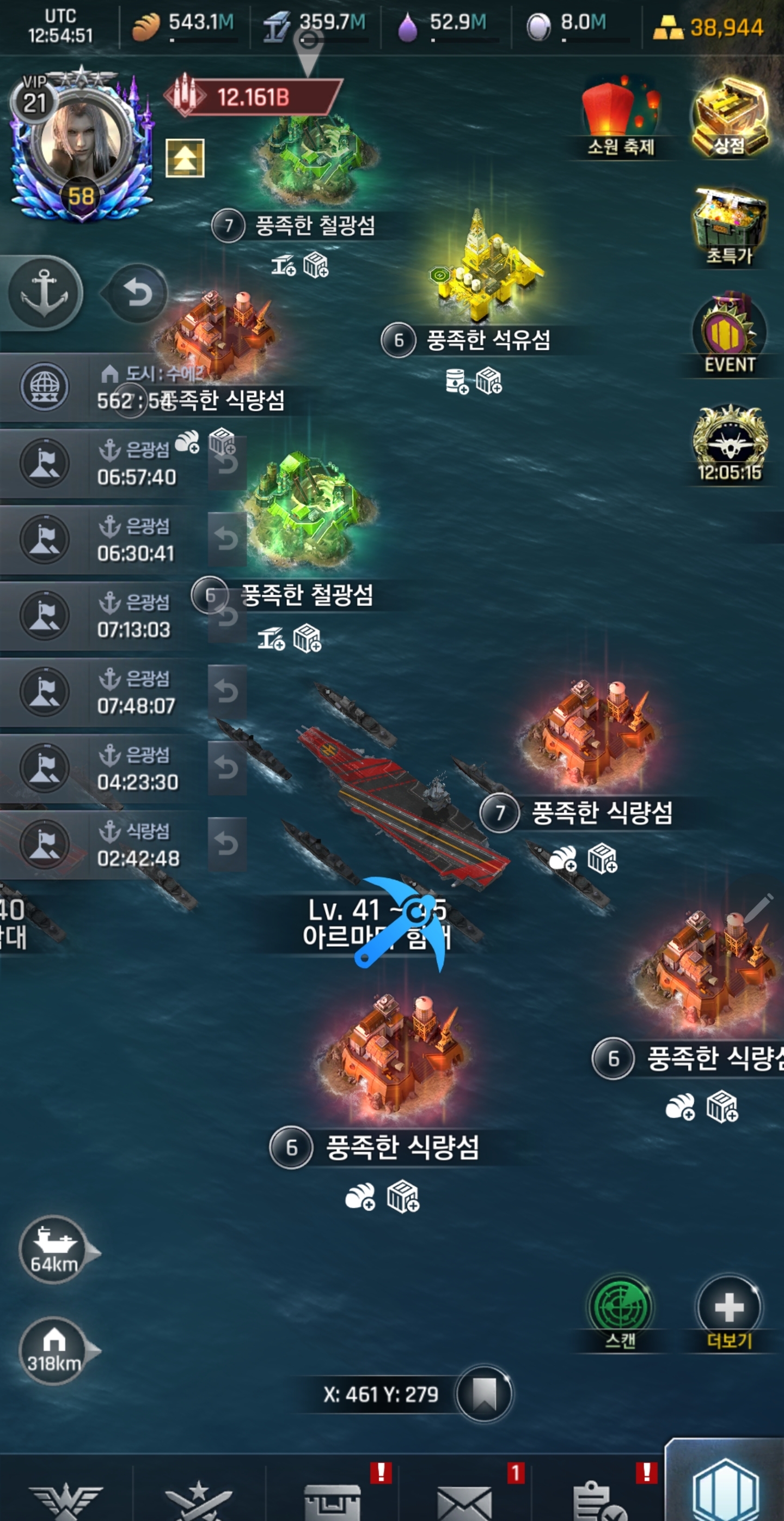The width and height of the screenshot is (784, 1521).
Task: Jump to the fleet 64km away
Action: (54, 1249)
